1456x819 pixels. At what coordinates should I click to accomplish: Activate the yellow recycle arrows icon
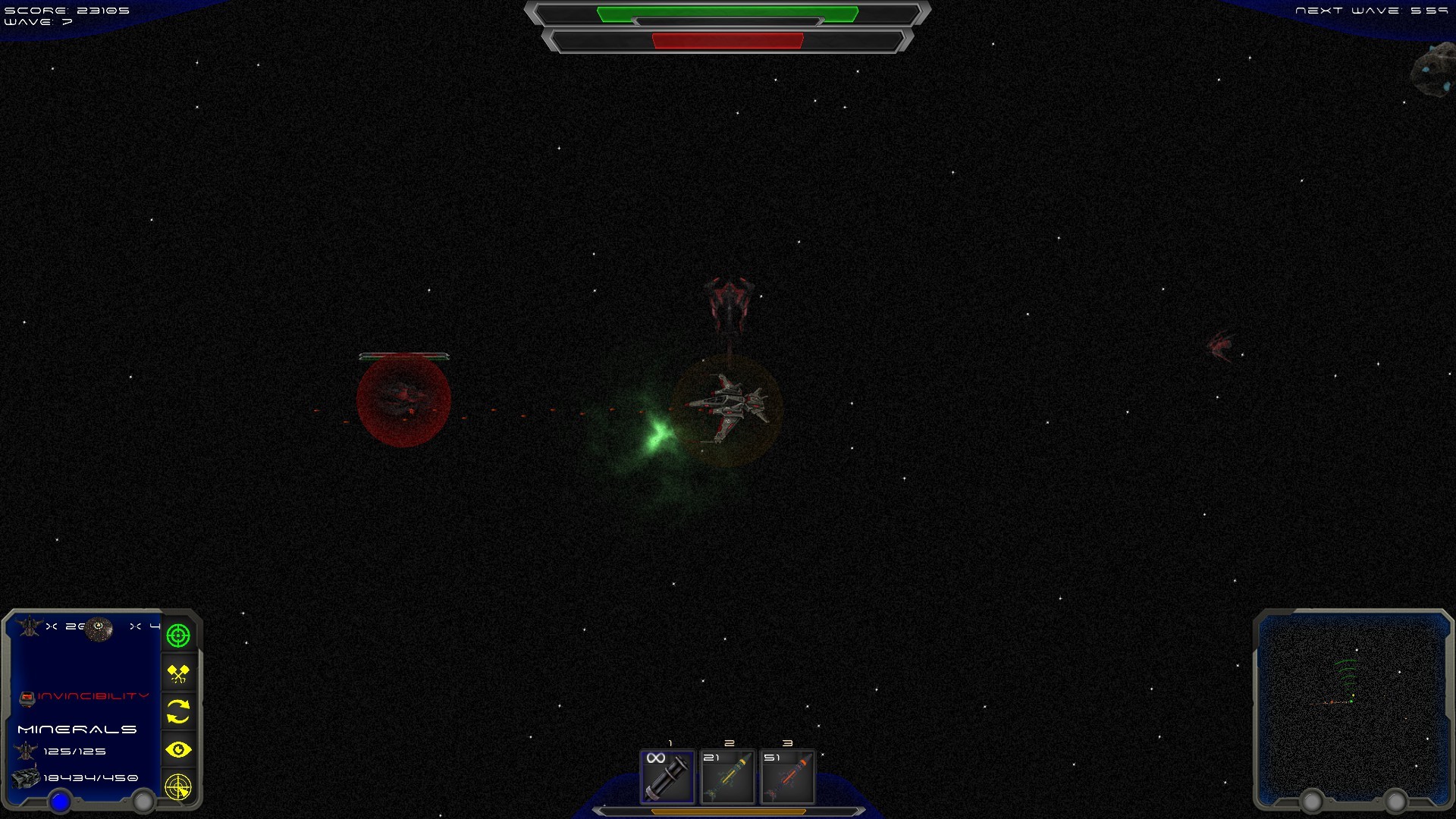pos(178,711)
